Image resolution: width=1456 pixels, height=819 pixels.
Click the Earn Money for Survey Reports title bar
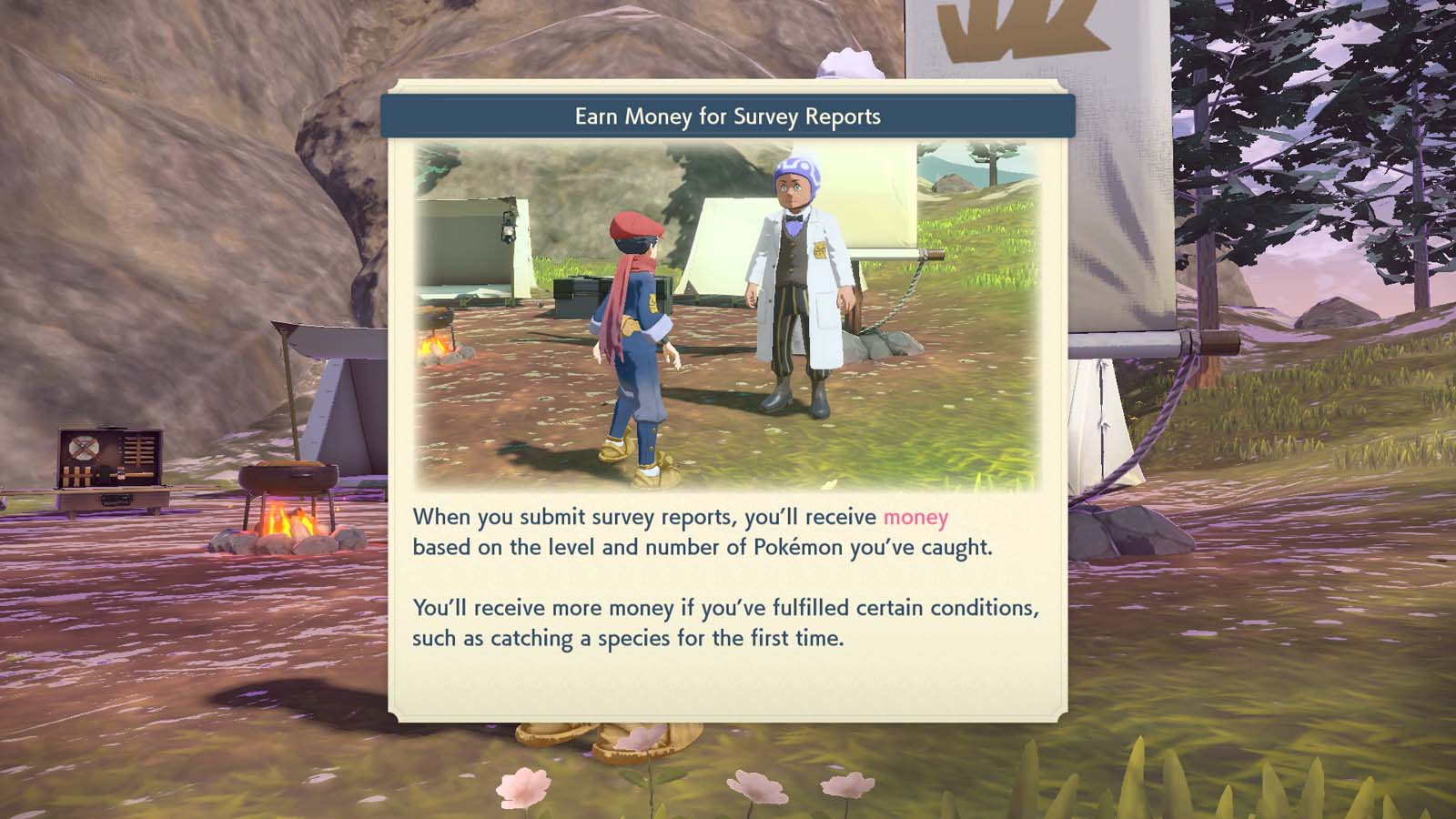coord(727,116)
